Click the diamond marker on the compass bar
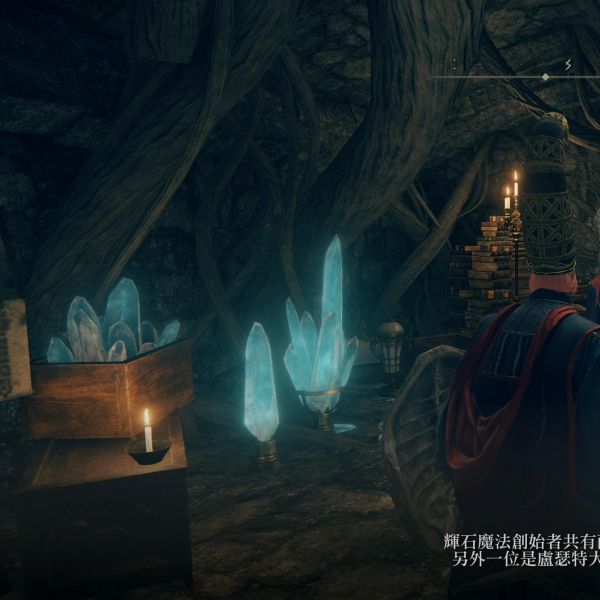 pos(545,77)
